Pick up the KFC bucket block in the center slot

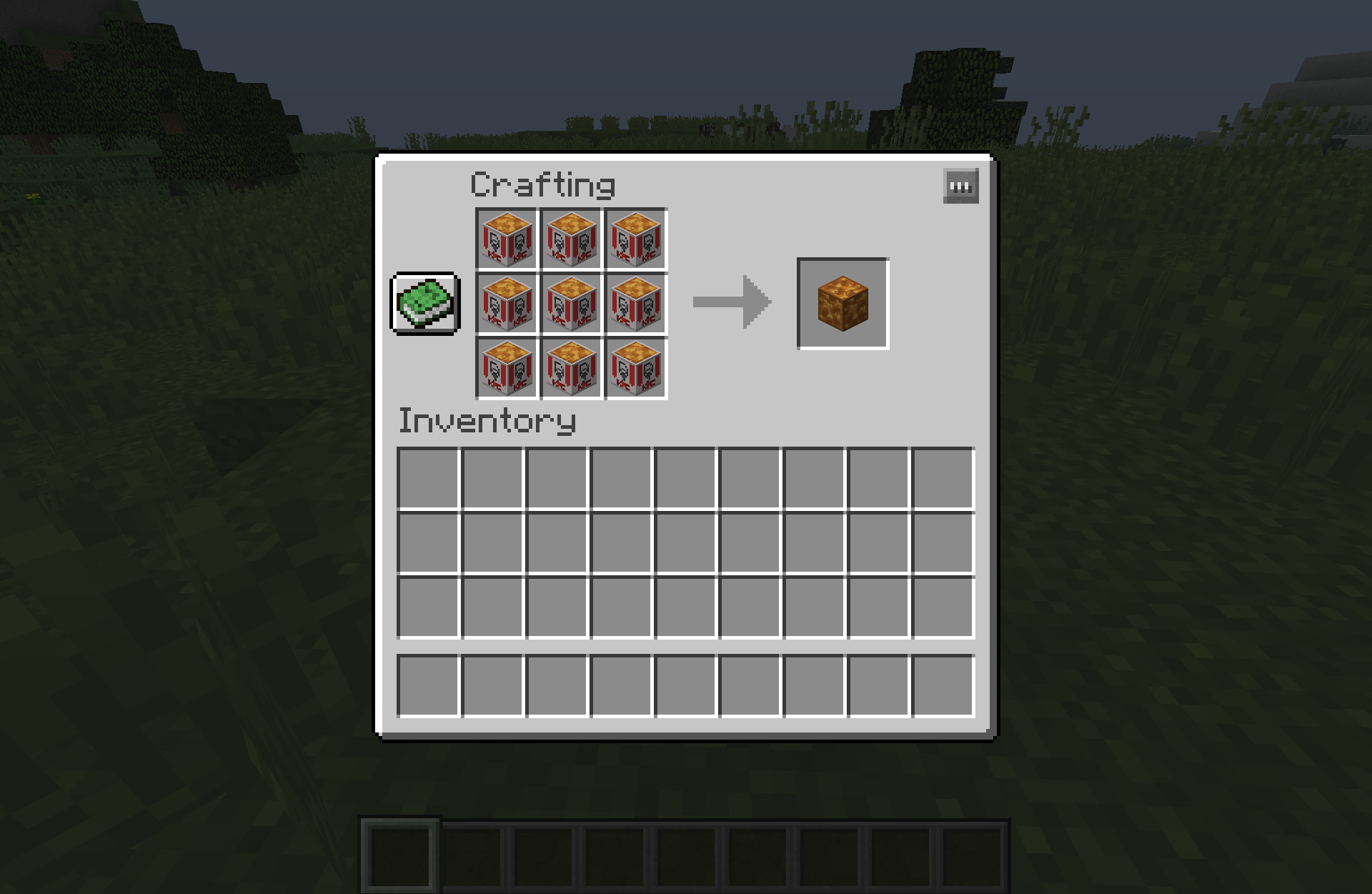pos(571,304)
